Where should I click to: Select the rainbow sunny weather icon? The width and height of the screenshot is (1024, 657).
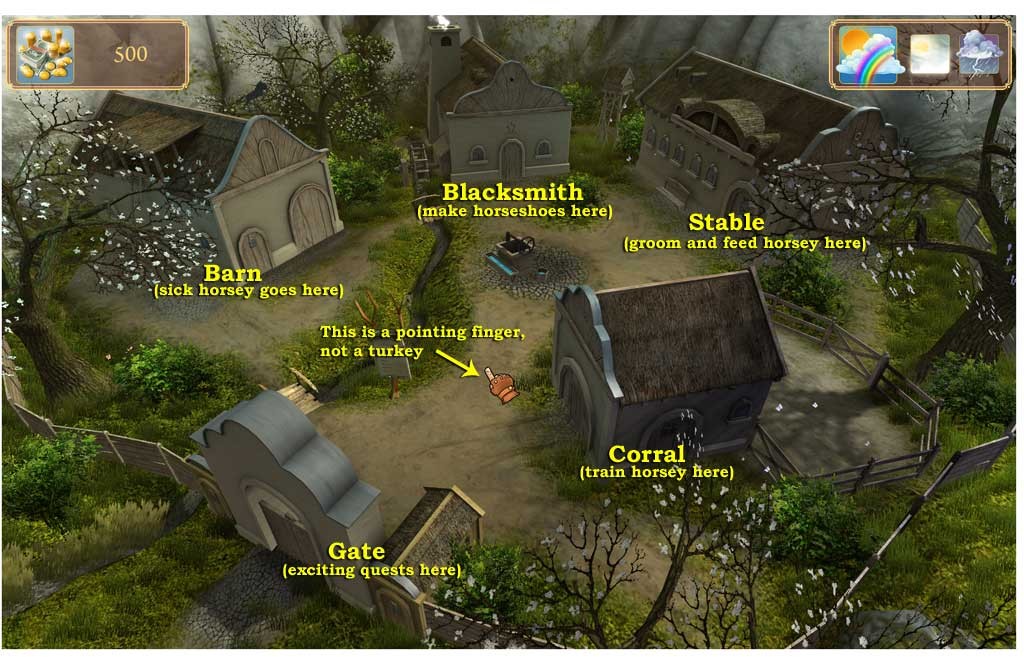click(866, 54)
